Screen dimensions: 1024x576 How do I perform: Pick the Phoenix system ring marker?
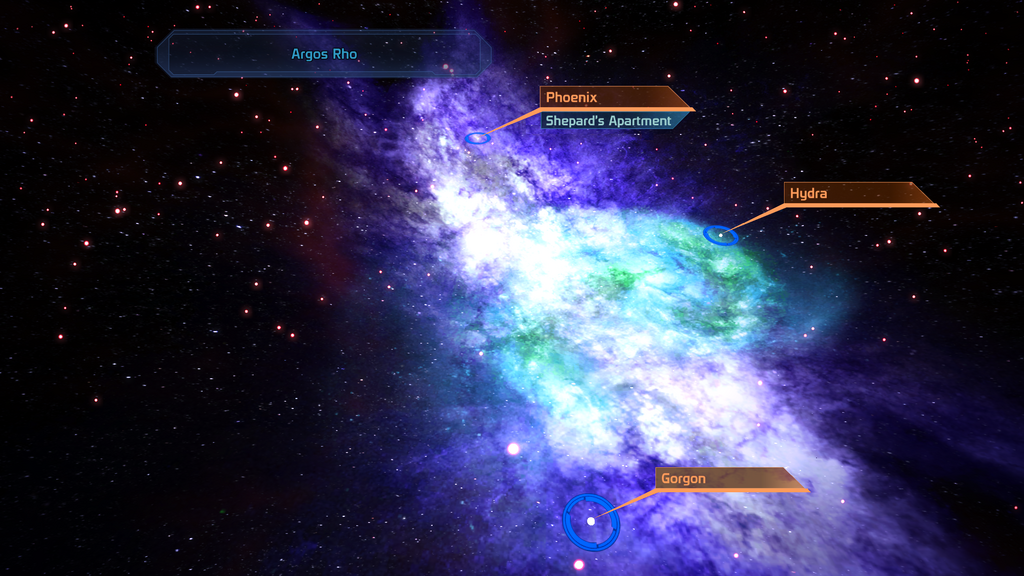[x=478, y=137]
